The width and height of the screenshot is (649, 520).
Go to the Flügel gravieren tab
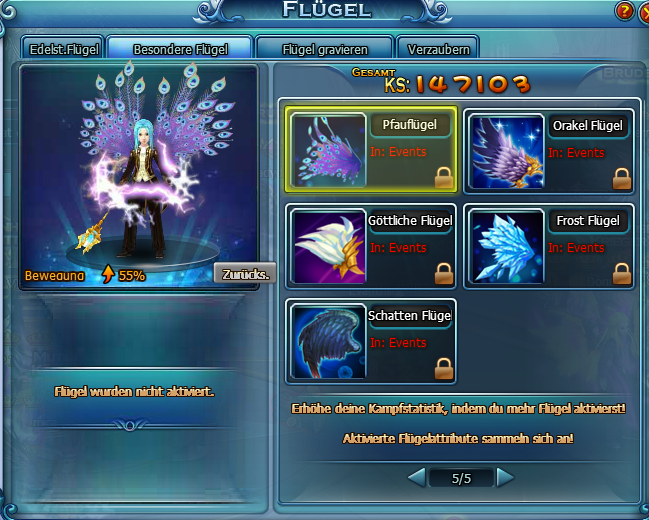tap(324, 48)
